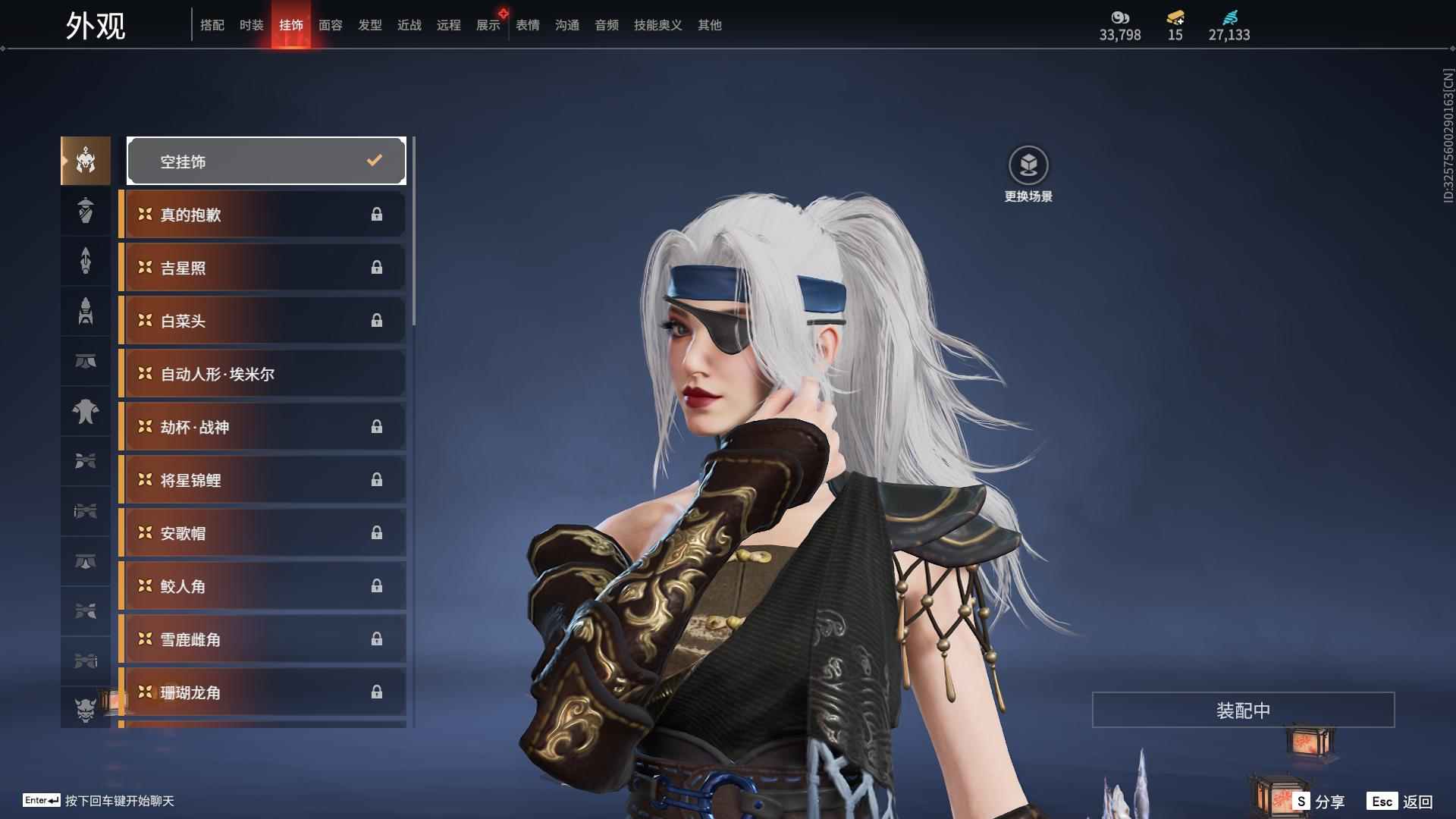The width and height of the screenshot is (1456, 819).
Task: Pick the 珊瑚龙角 accessory
Action: [263, 692]
